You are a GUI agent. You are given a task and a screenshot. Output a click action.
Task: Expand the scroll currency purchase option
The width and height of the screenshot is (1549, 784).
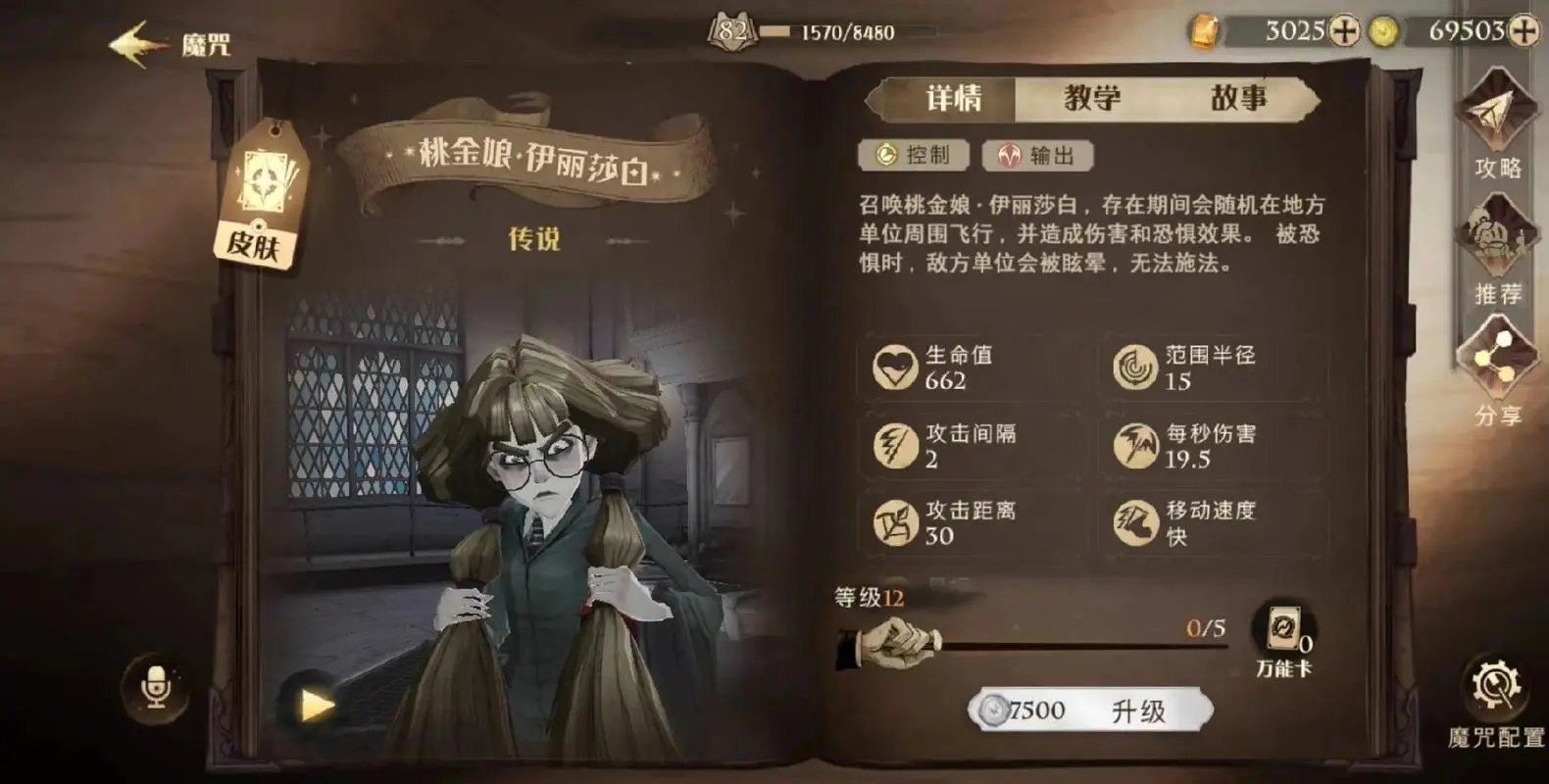click(1345, 31)
